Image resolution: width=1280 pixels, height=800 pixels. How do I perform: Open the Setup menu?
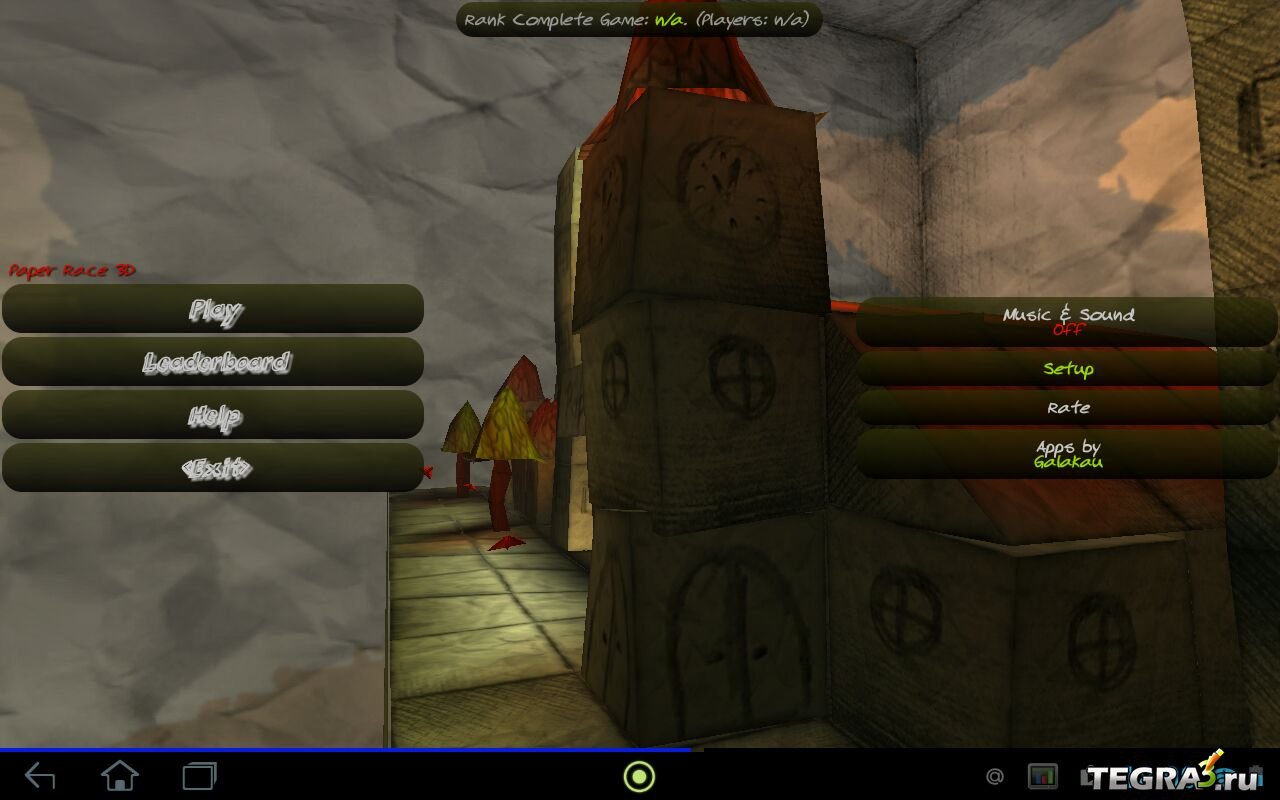(1067, 369)
